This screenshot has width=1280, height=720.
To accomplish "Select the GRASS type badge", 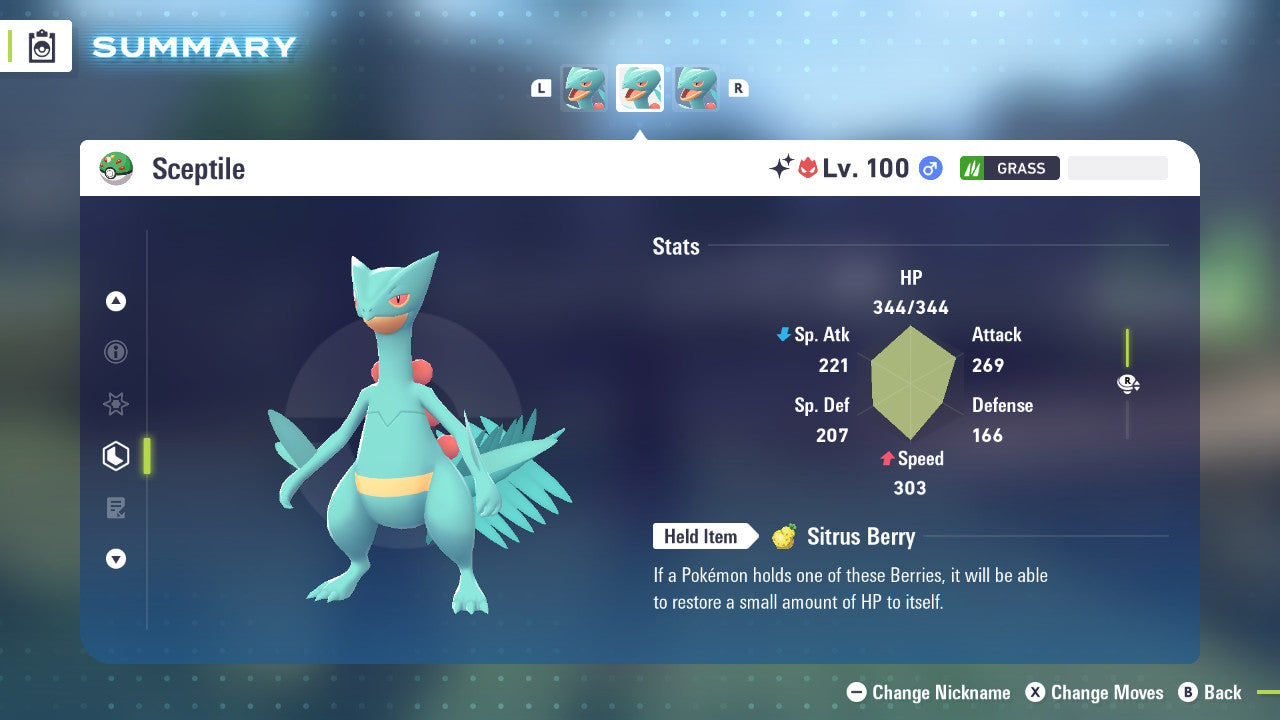I will pyautogui.click(x=1010, y=168).
